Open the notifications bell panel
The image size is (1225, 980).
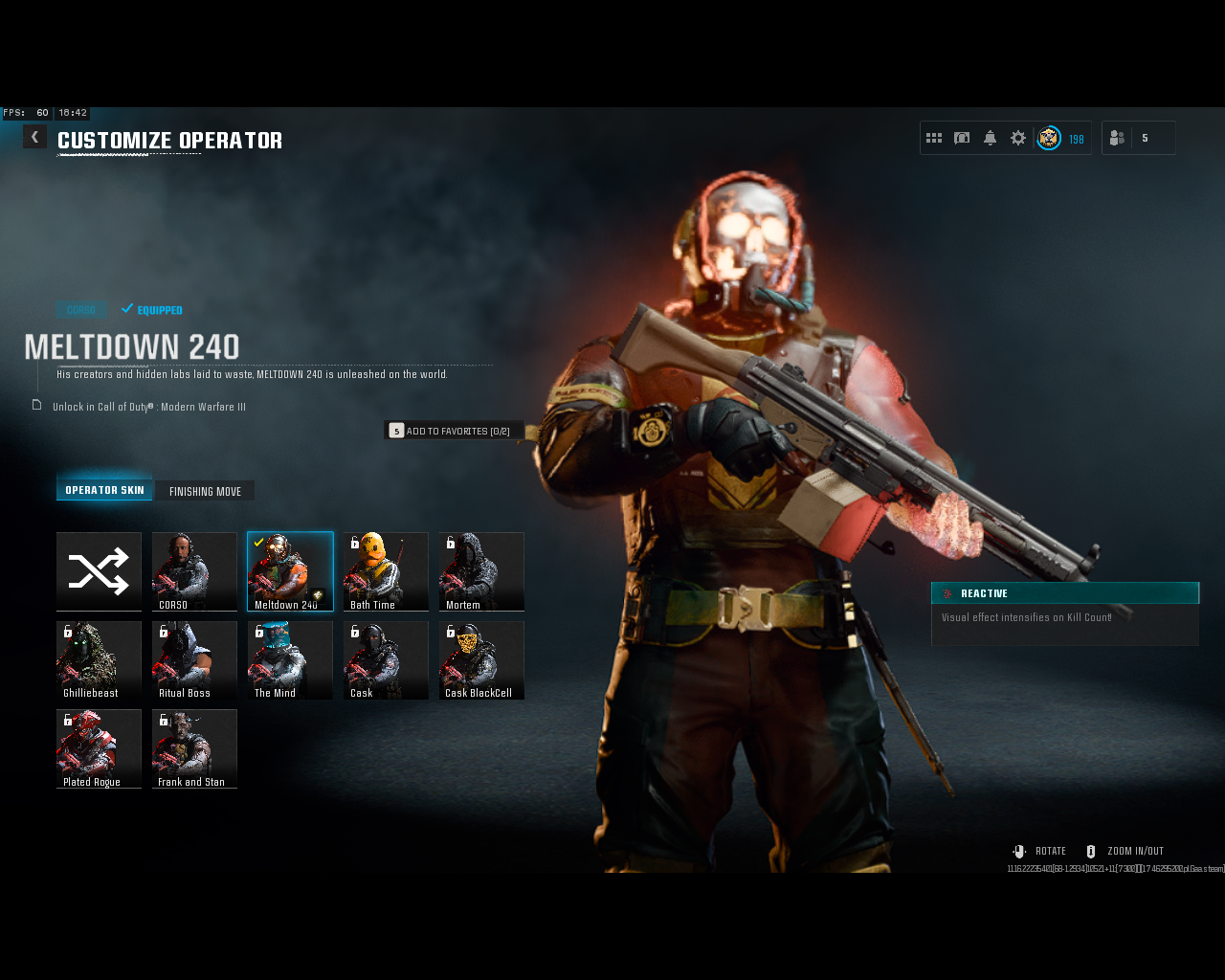click(990, 137)
